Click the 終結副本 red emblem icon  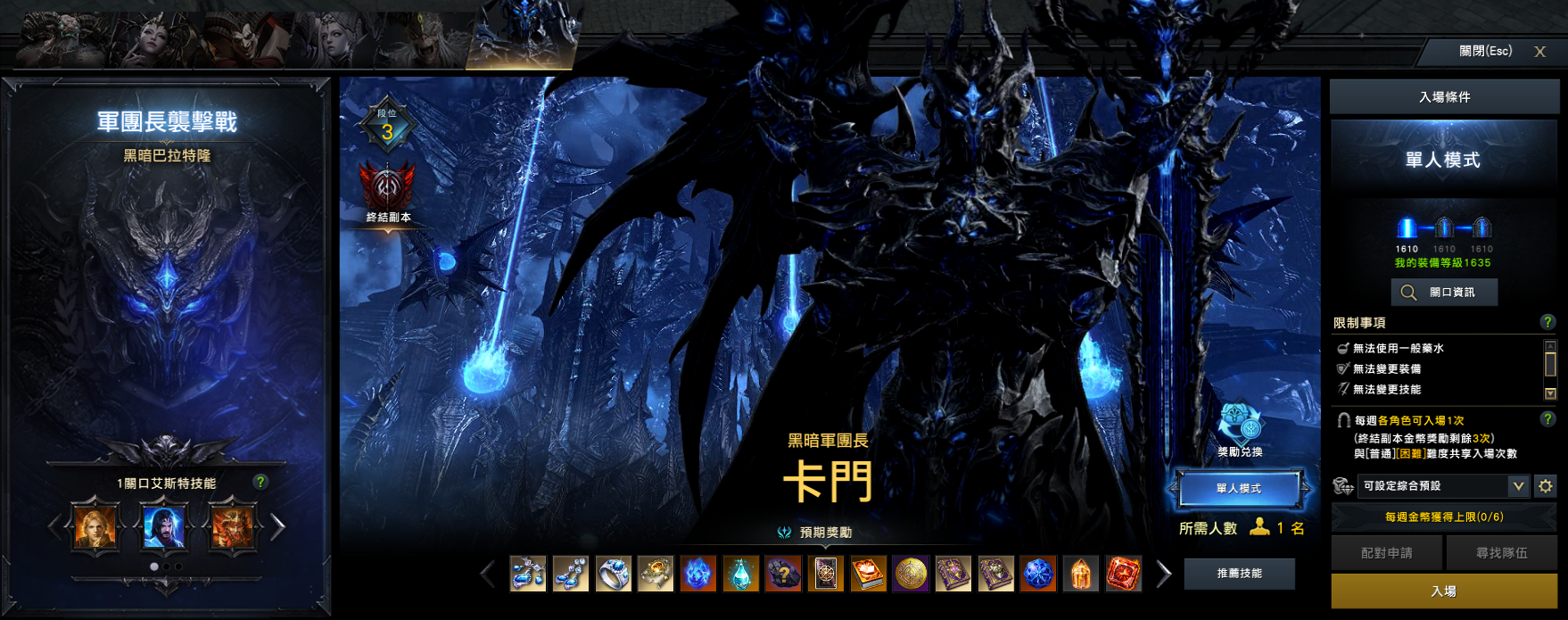(x=387, y=187)
